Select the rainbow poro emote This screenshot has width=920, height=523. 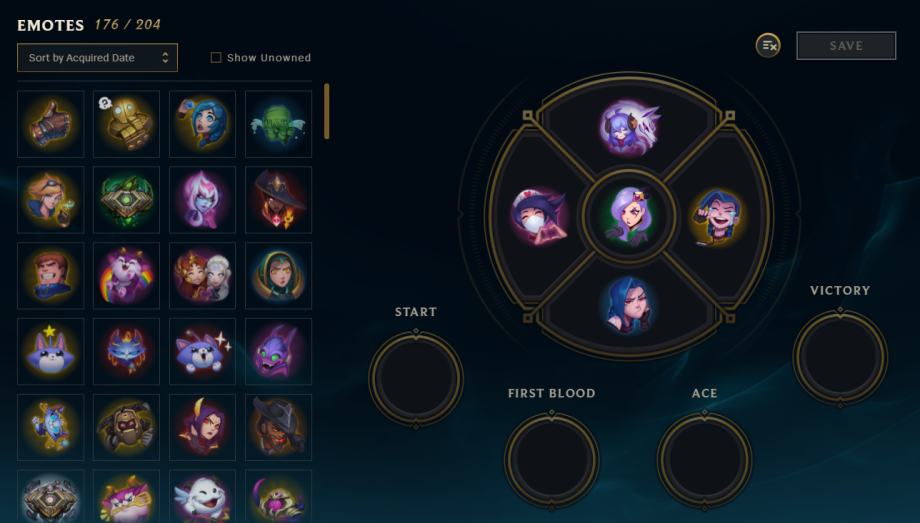coord(126,275)
